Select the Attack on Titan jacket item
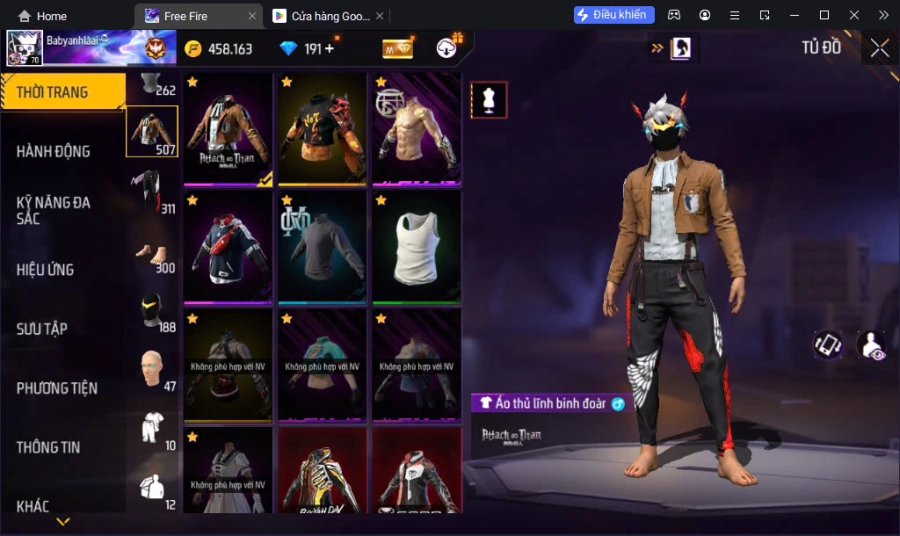Screen dimensions: 900x536 [x=228, y=129]
